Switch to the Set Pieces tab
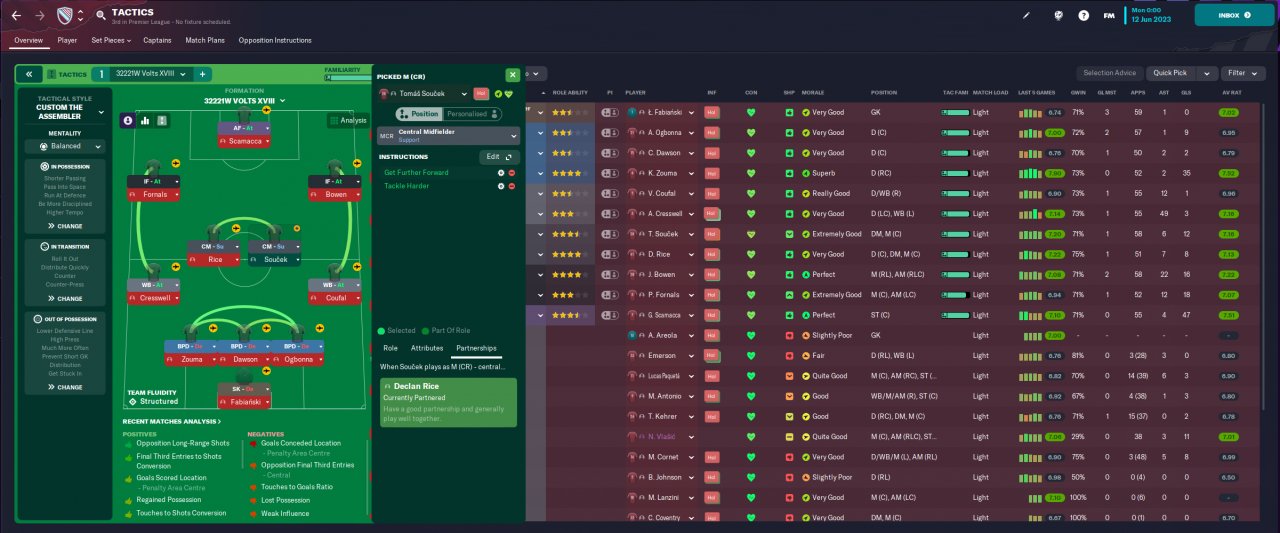1280x533 pixels. coord(111,40)
